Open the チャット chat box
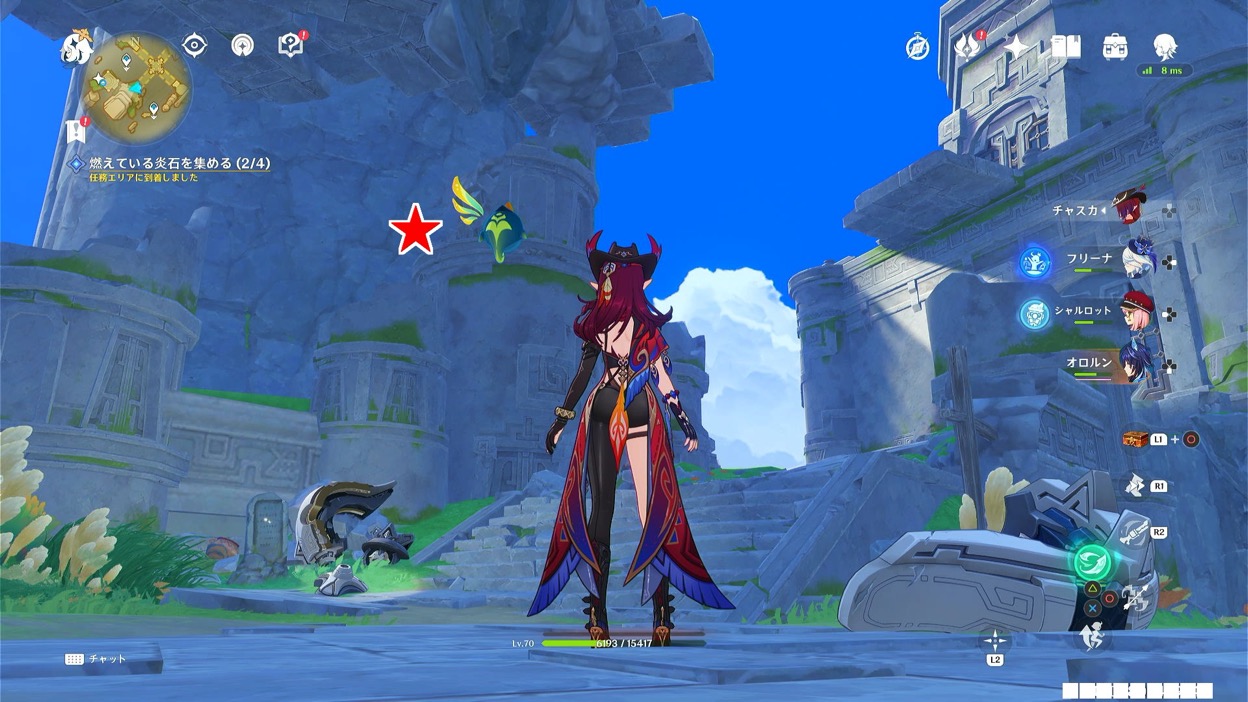The width and height of the screenshot is (1248, 702). click(x=97, y=659)
